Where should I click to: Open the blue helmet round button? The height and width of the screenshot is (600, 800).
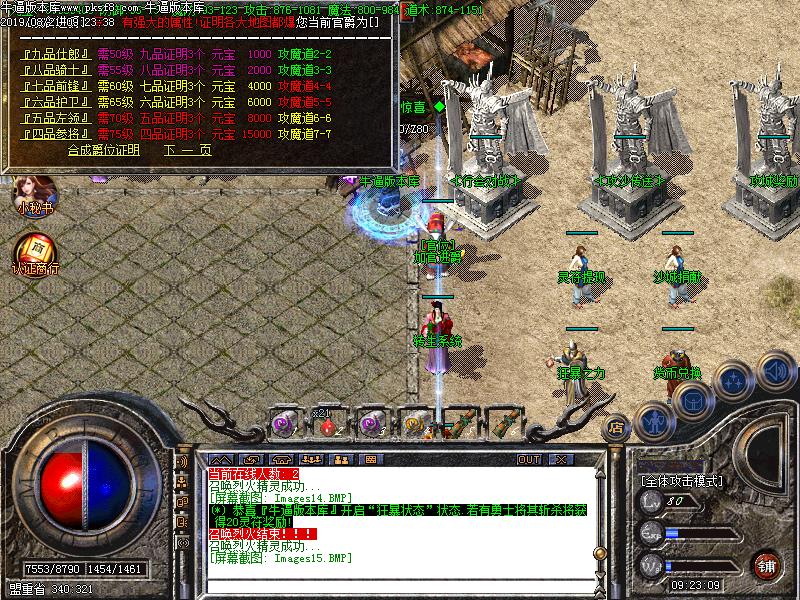690,401
